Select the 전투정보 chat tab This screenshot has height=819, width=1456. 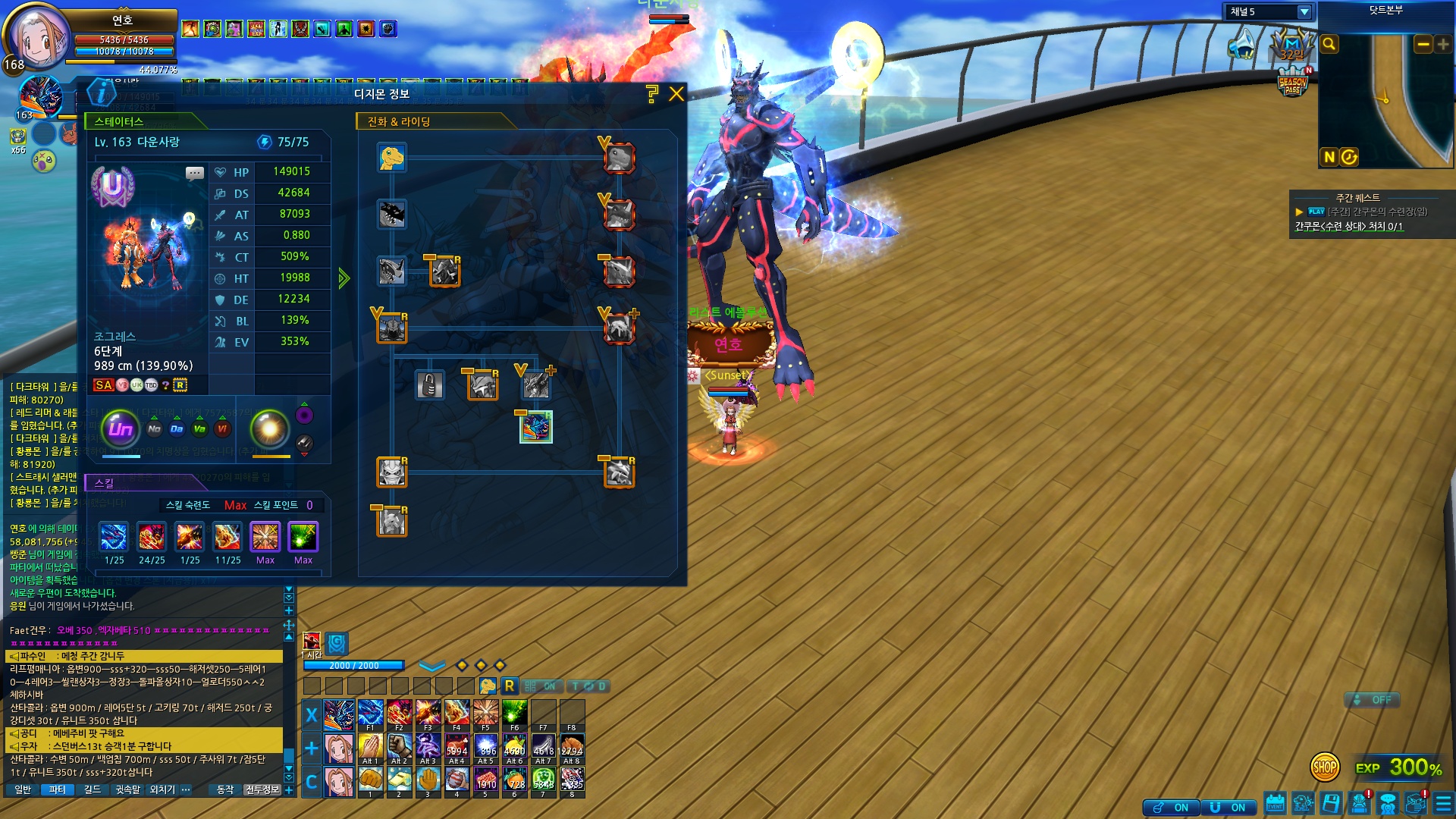[x=262, y=790]
